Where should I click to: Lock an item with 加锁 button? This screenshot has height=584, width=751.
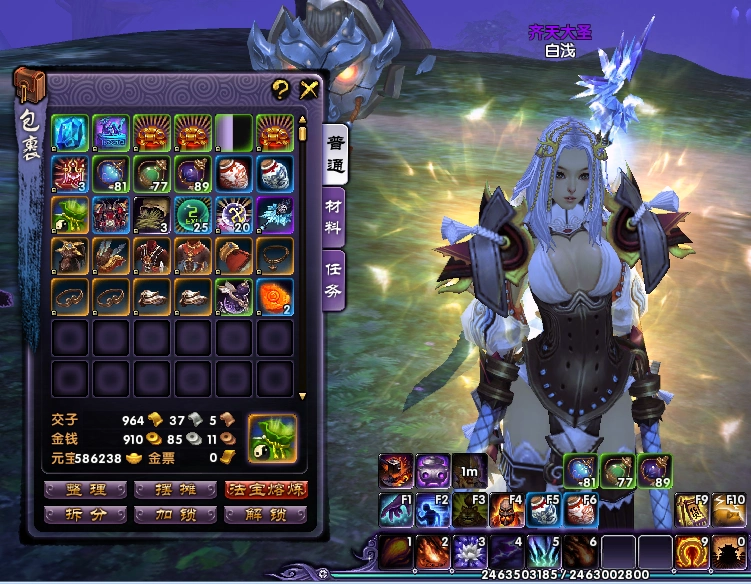175,515
